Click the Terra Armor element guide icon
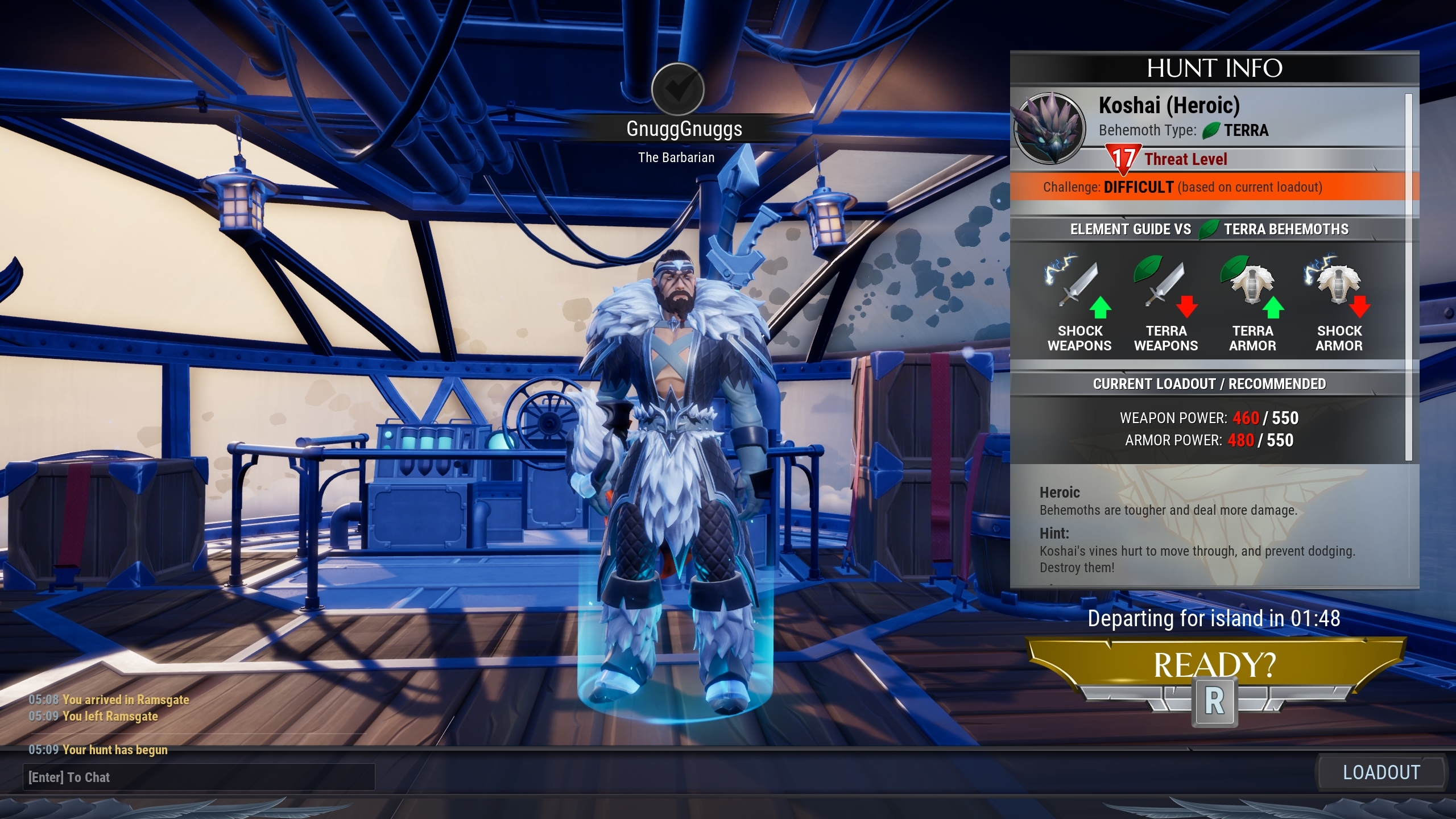This screenshot has height=819, width=1456. tap(1252, 286)
